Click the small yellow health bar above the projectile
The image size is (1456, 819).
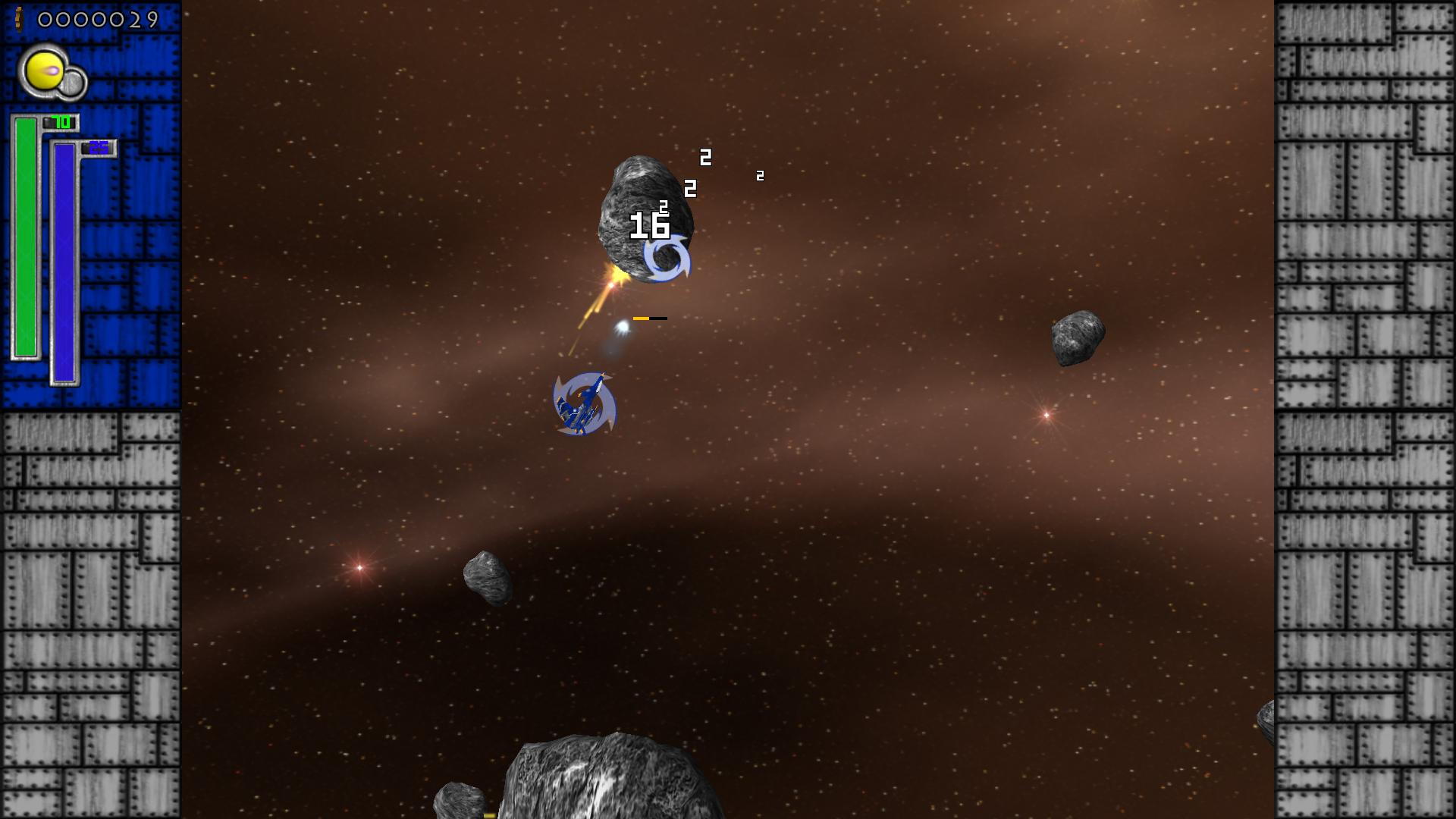(x=642, y=318)
